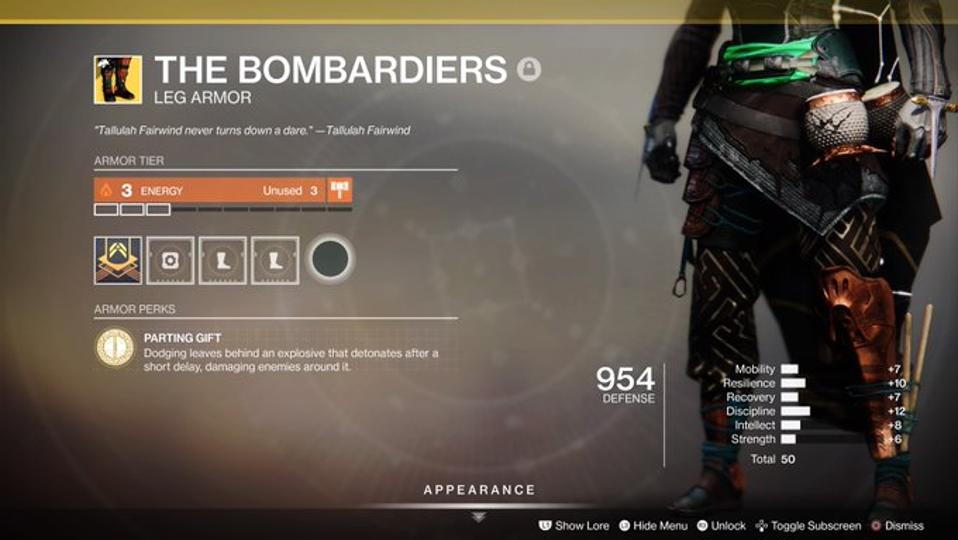Inspect the Parting Gift perk icon
The height and width of the screenshot is (540, 958).
[x=114, y=348]
